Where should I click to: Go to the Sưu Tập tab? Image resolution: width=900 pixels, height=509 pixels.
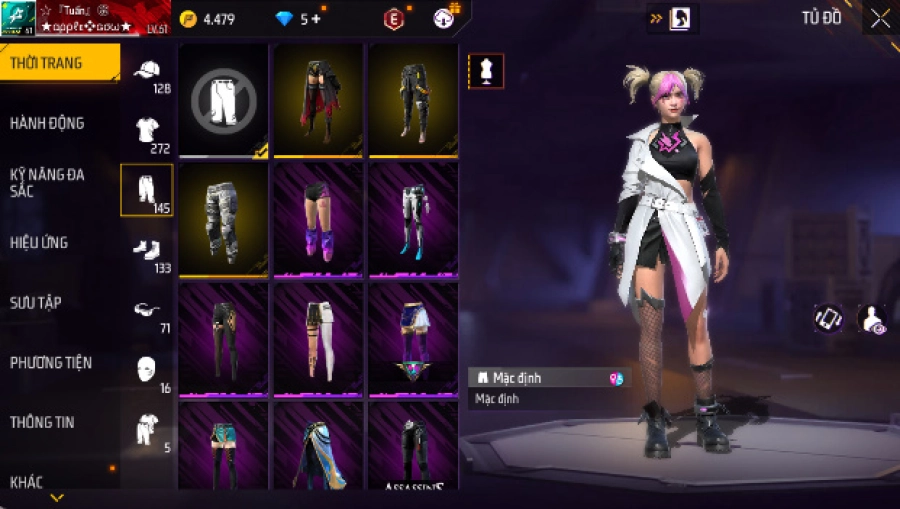(x=36, y=302)
